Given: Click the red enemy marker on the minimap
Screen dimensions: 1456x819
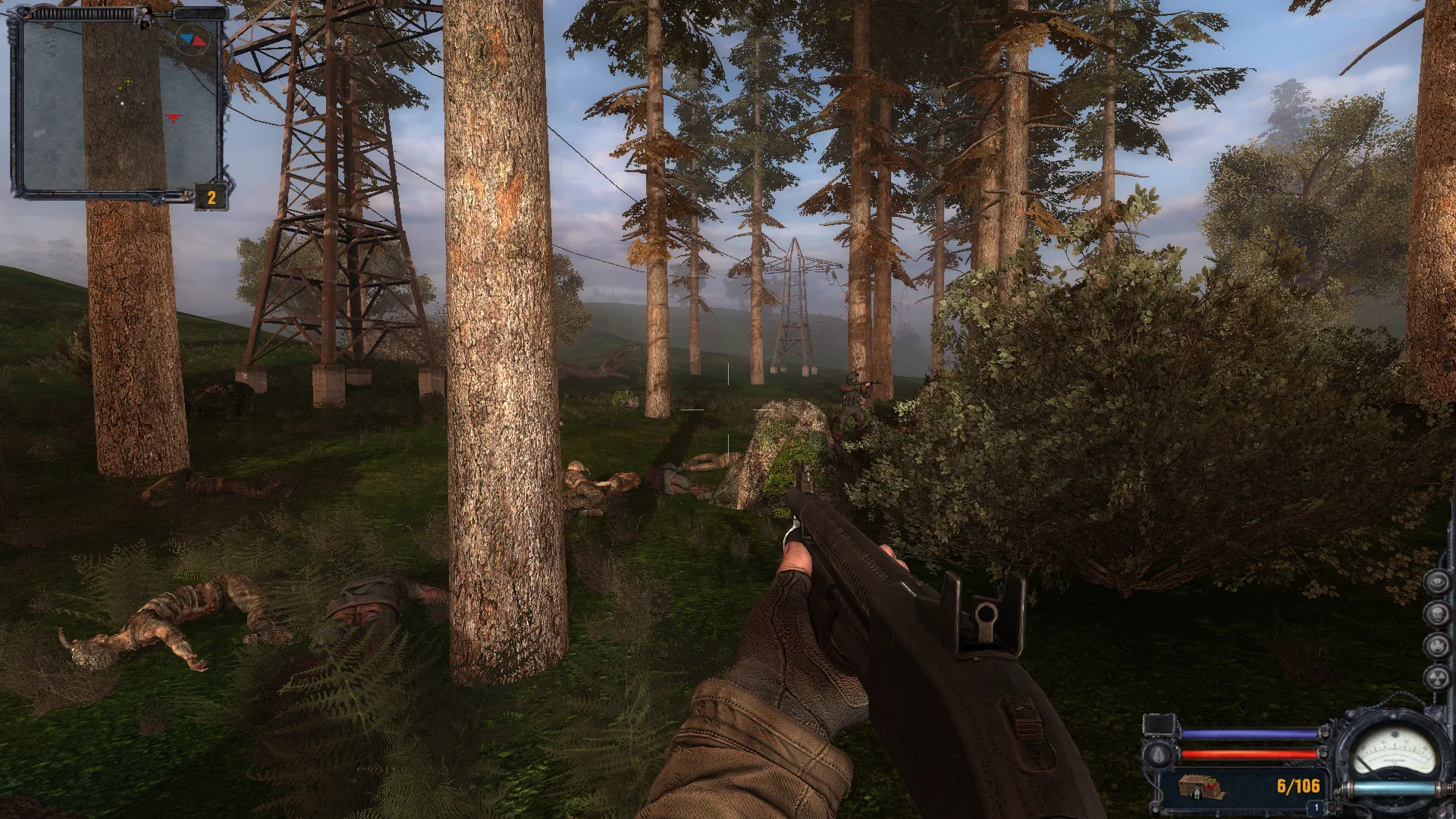Looking at the screenshot, I should click(176, 117).
